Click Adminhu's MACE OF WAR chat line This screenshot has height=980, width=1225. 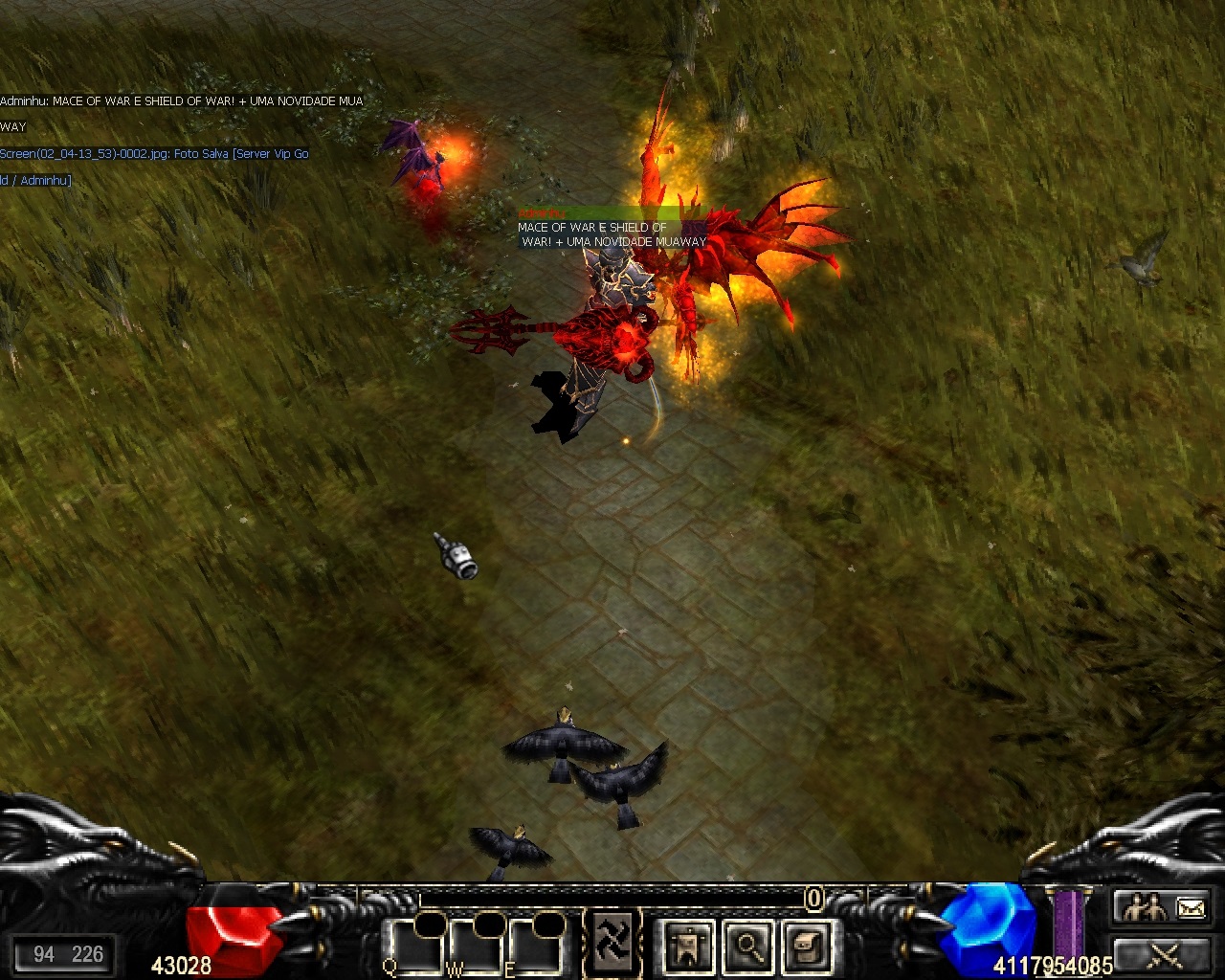(x=181, y=101)
